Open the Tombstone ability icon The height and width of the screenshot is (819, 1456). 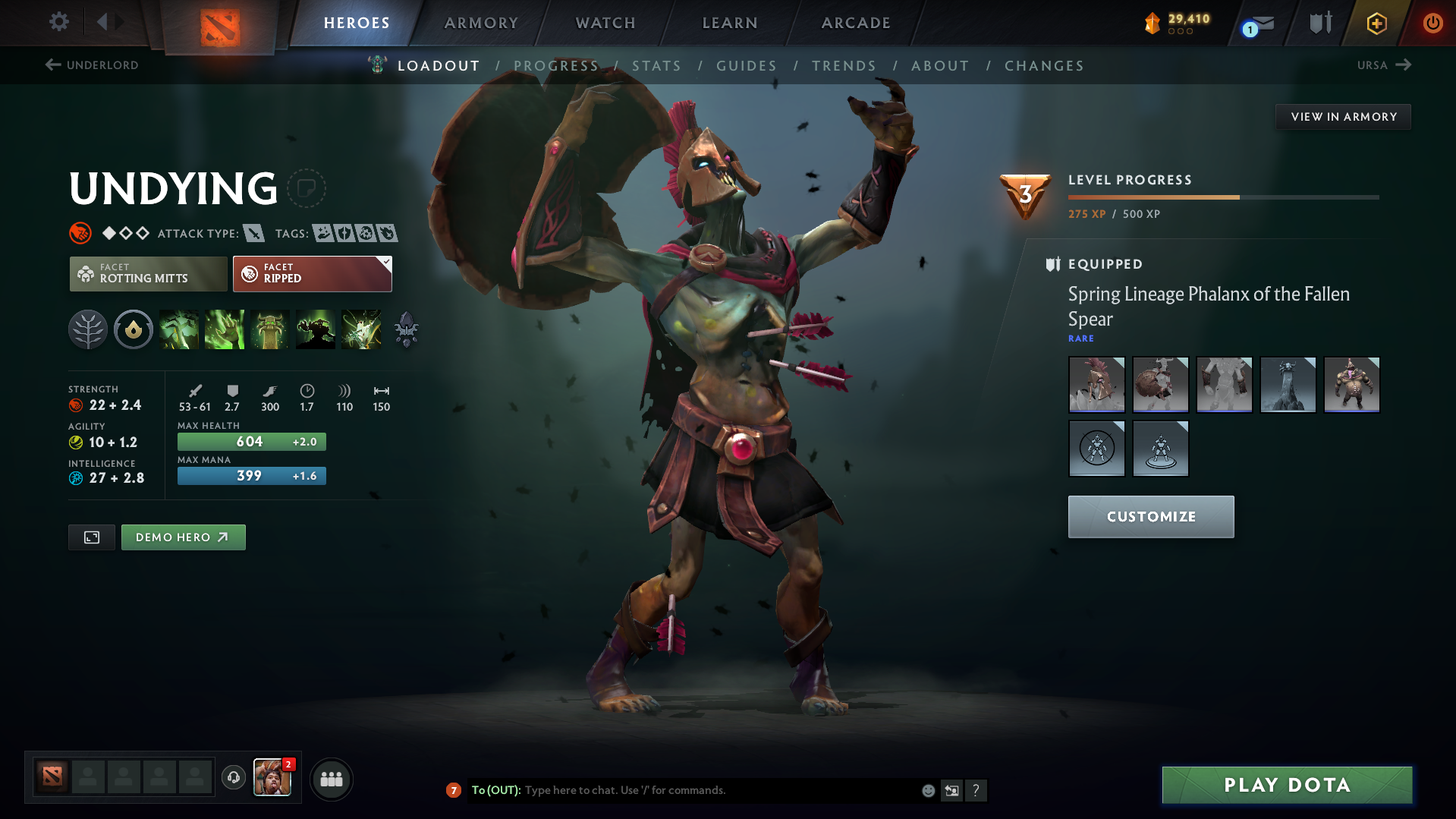(270, 329)
